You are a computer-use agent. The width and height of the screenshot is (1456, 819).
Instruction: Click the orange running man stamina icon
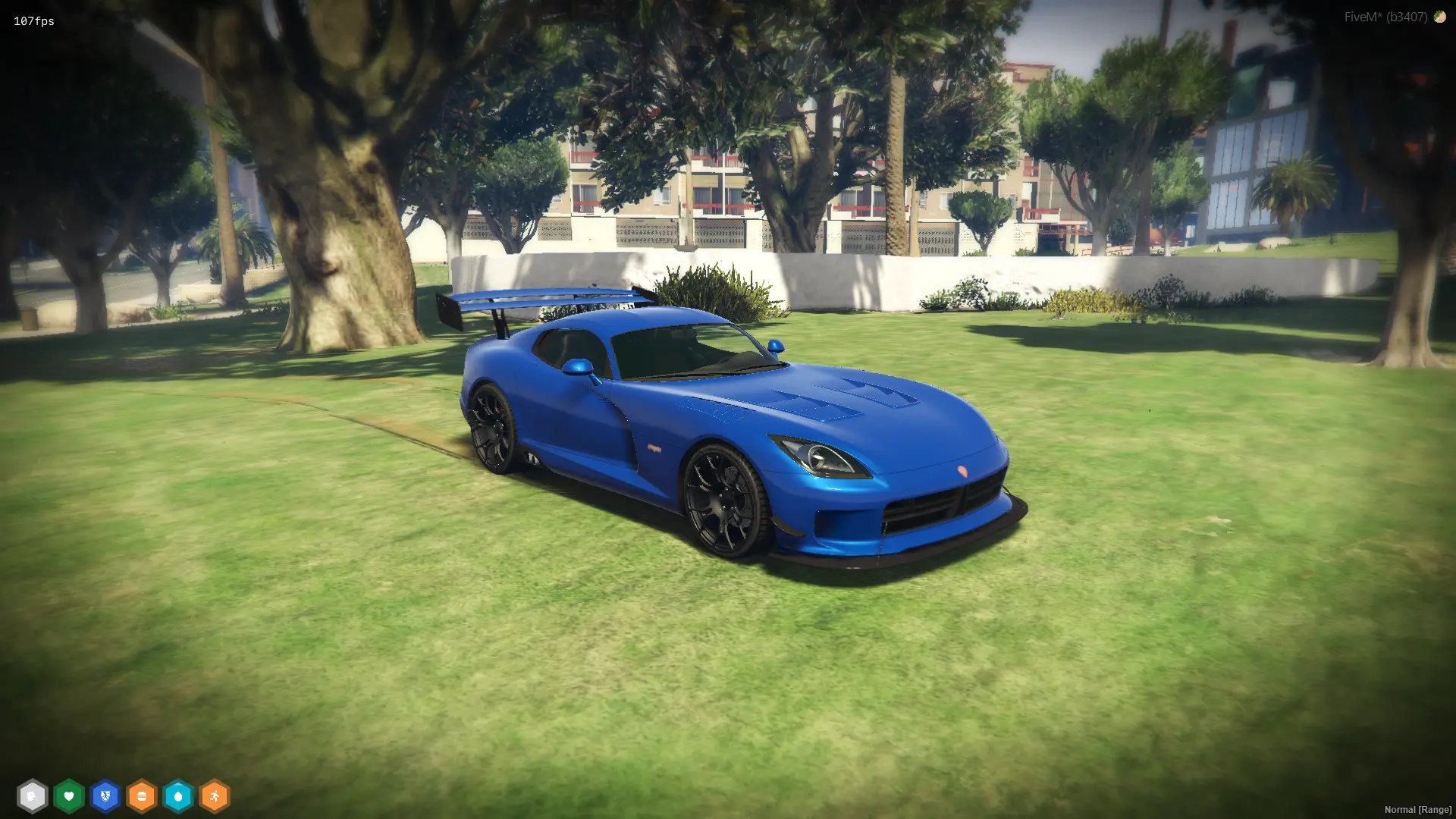215,796
